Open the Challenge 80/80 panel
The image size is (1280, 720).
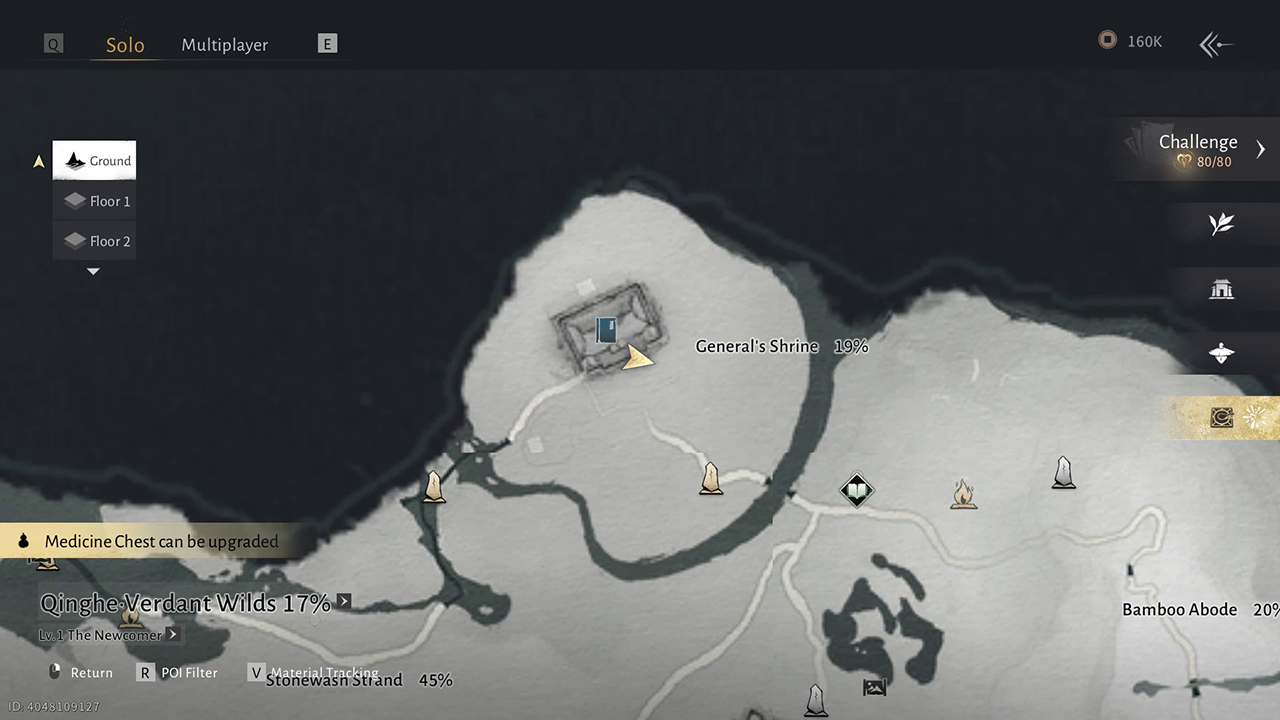(x=1200, y=149)
